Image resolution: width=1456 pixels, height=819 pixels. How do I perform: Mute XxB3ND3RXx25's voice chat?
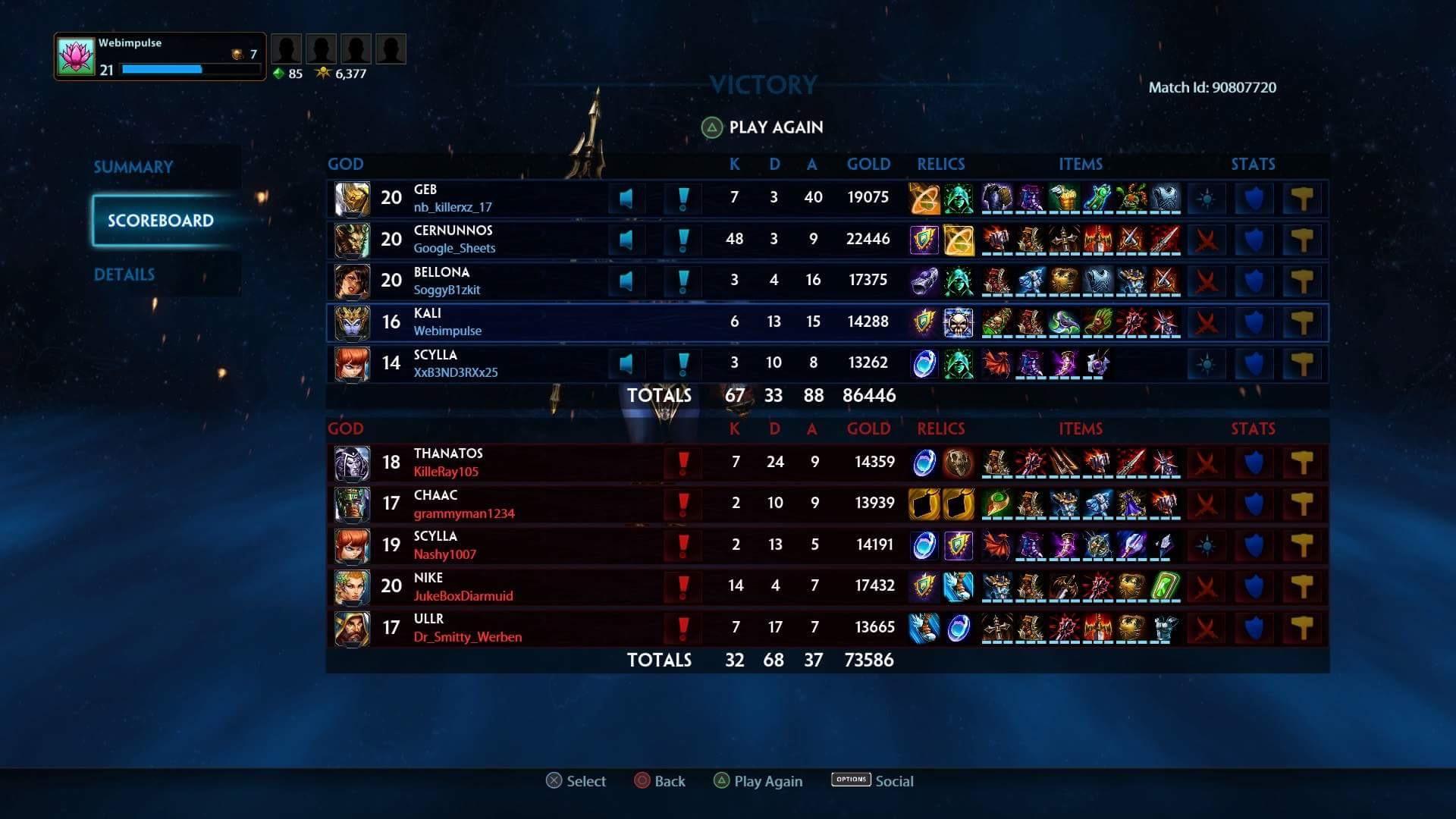point(626,362)
